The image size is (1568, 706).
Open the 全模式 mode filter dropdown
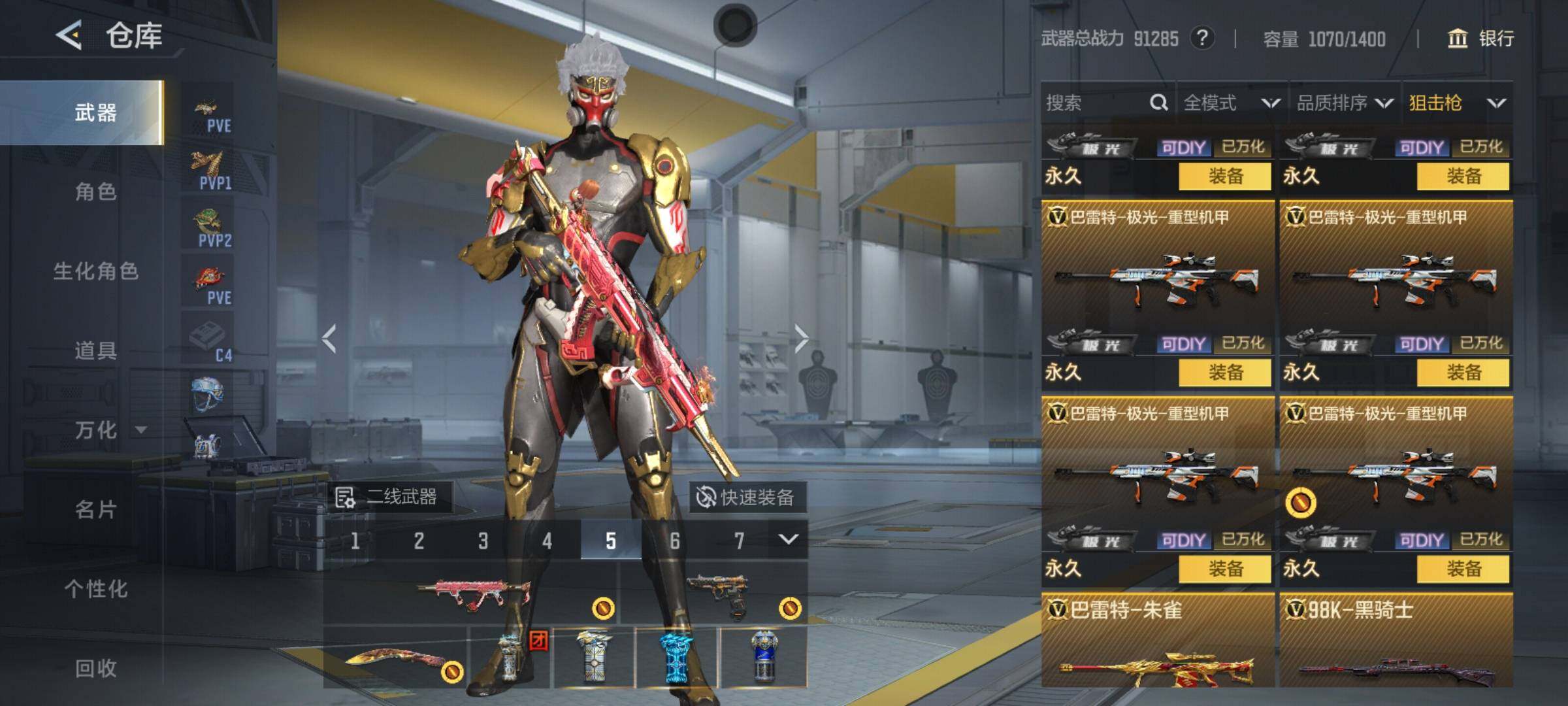[x=1231, y=103]
